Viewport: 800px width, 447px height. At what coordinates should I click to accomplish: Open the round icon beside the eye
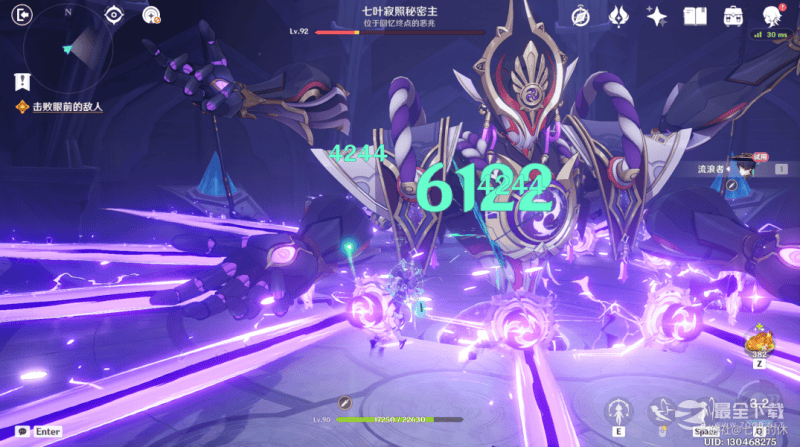[x=151, y=14]
